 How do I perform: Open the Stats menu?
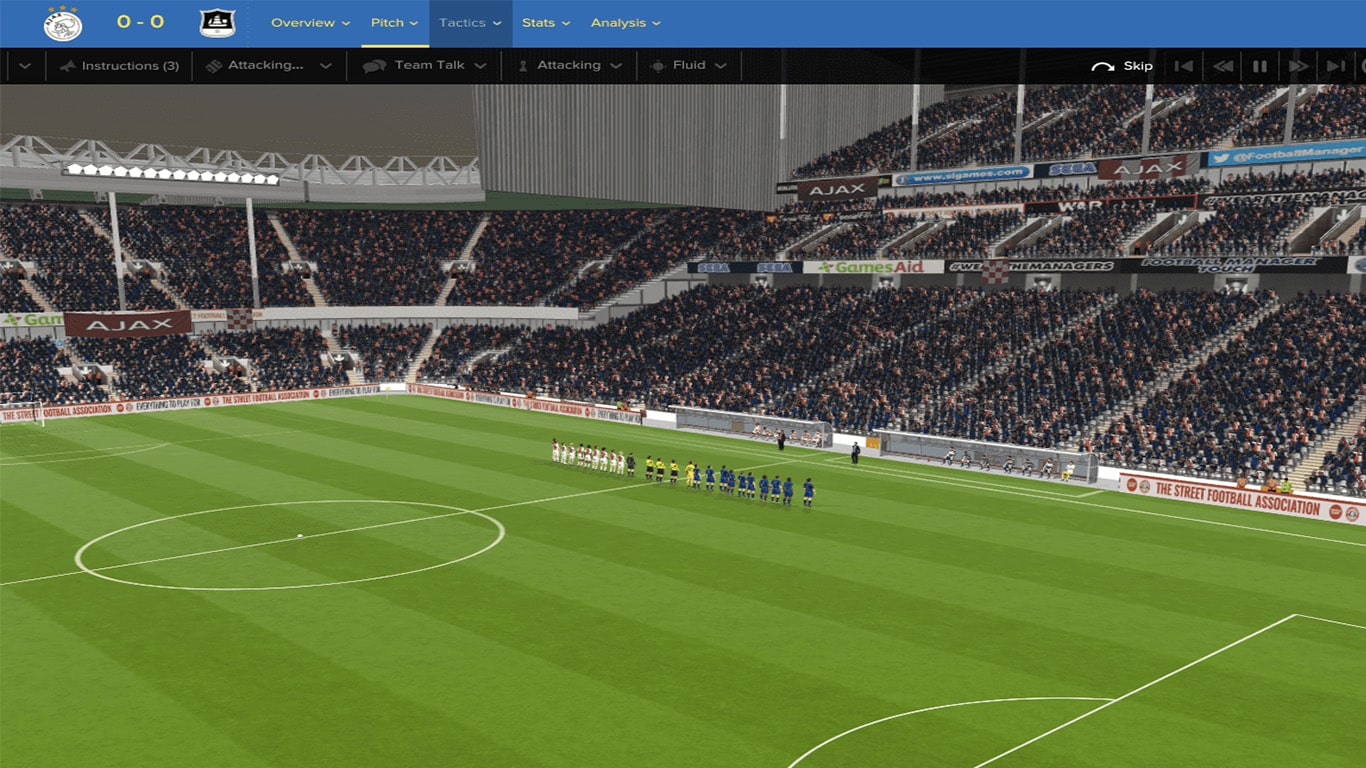click(x=540, y=22)
